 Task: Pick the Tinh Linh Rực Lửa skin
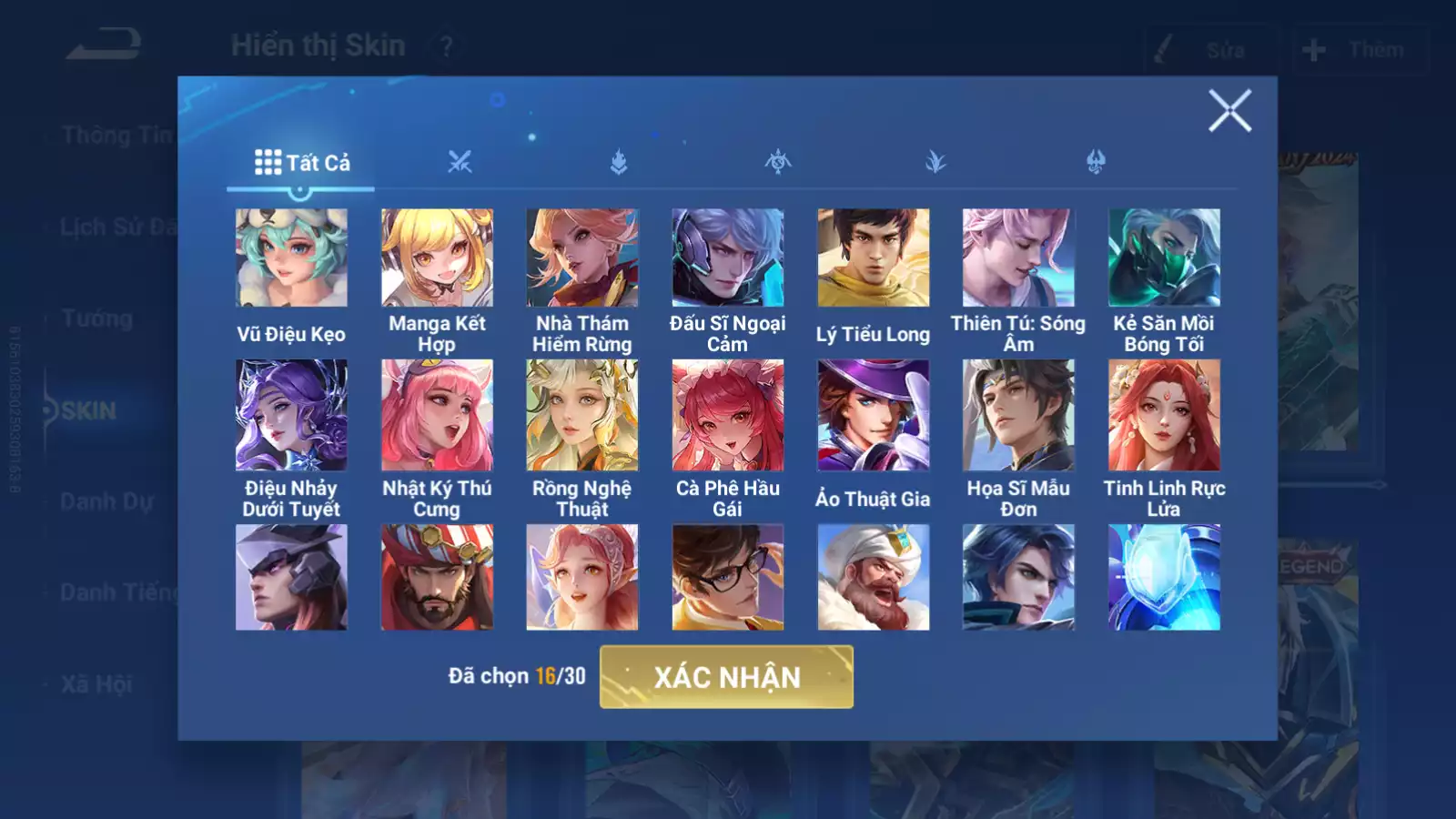click(1164, 415)
